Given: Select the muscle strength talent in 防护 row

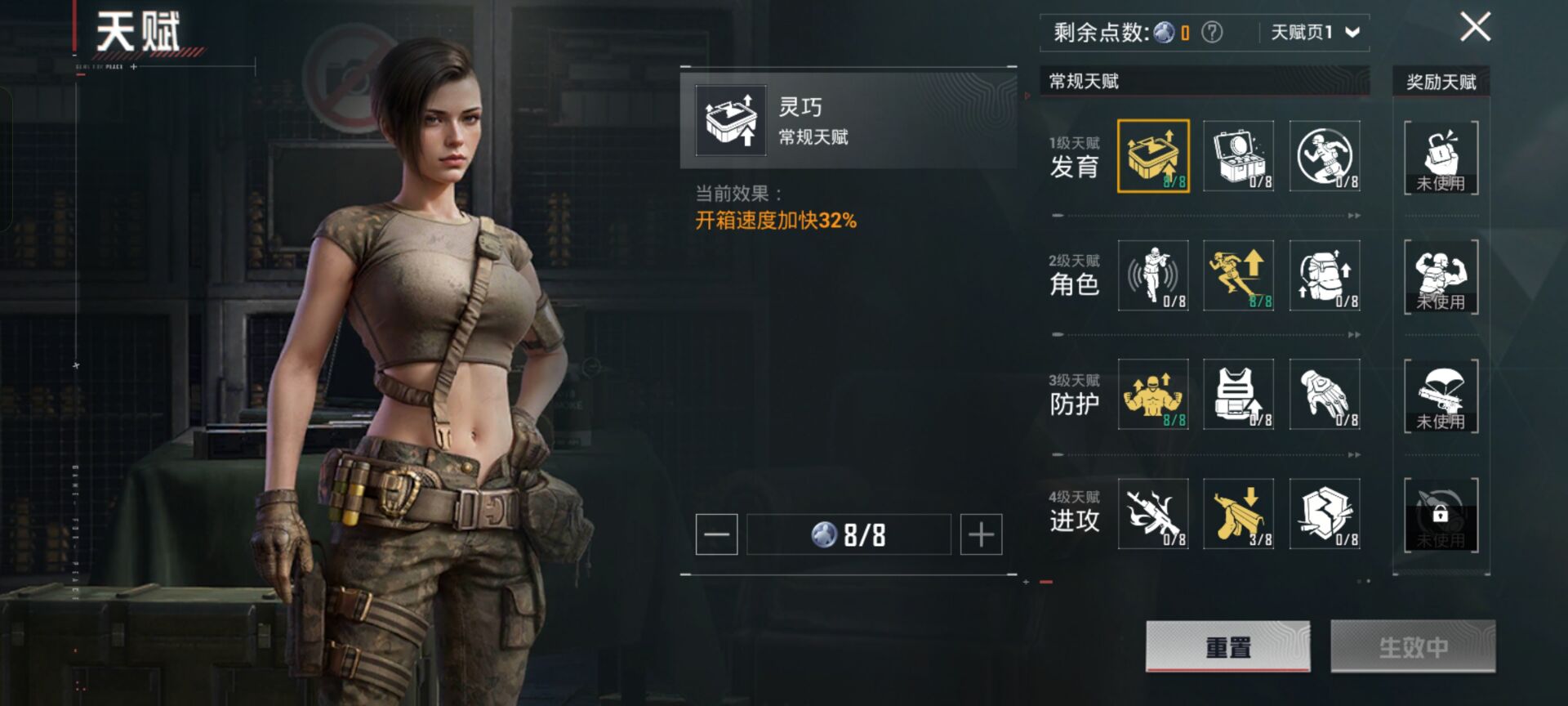Looking at the screenshot, I should 1153,395.
